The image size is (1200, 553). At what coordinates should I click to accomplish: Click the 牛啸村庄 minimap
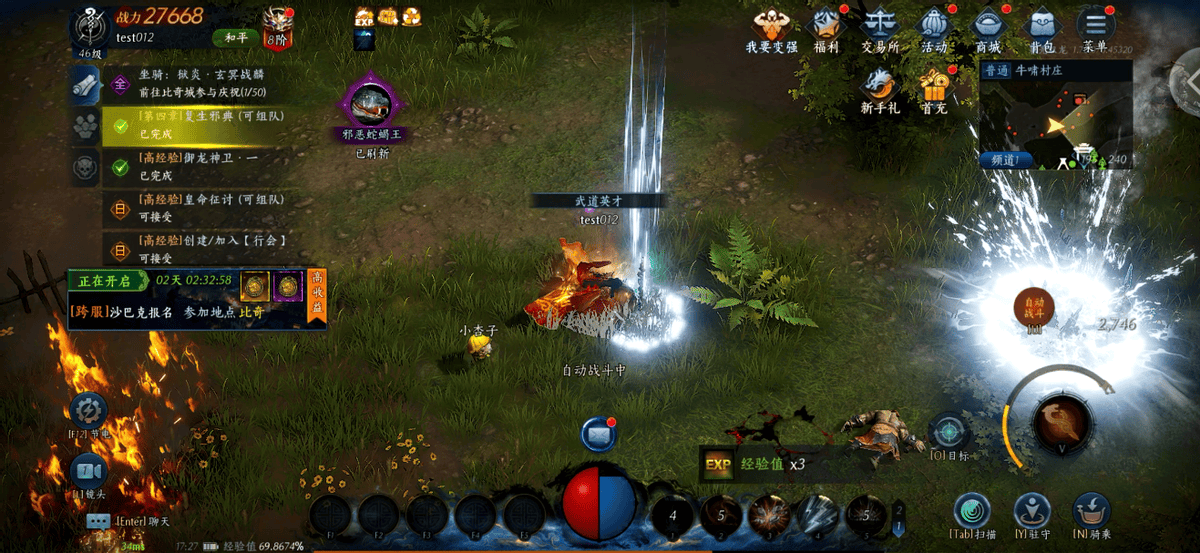1056,120
